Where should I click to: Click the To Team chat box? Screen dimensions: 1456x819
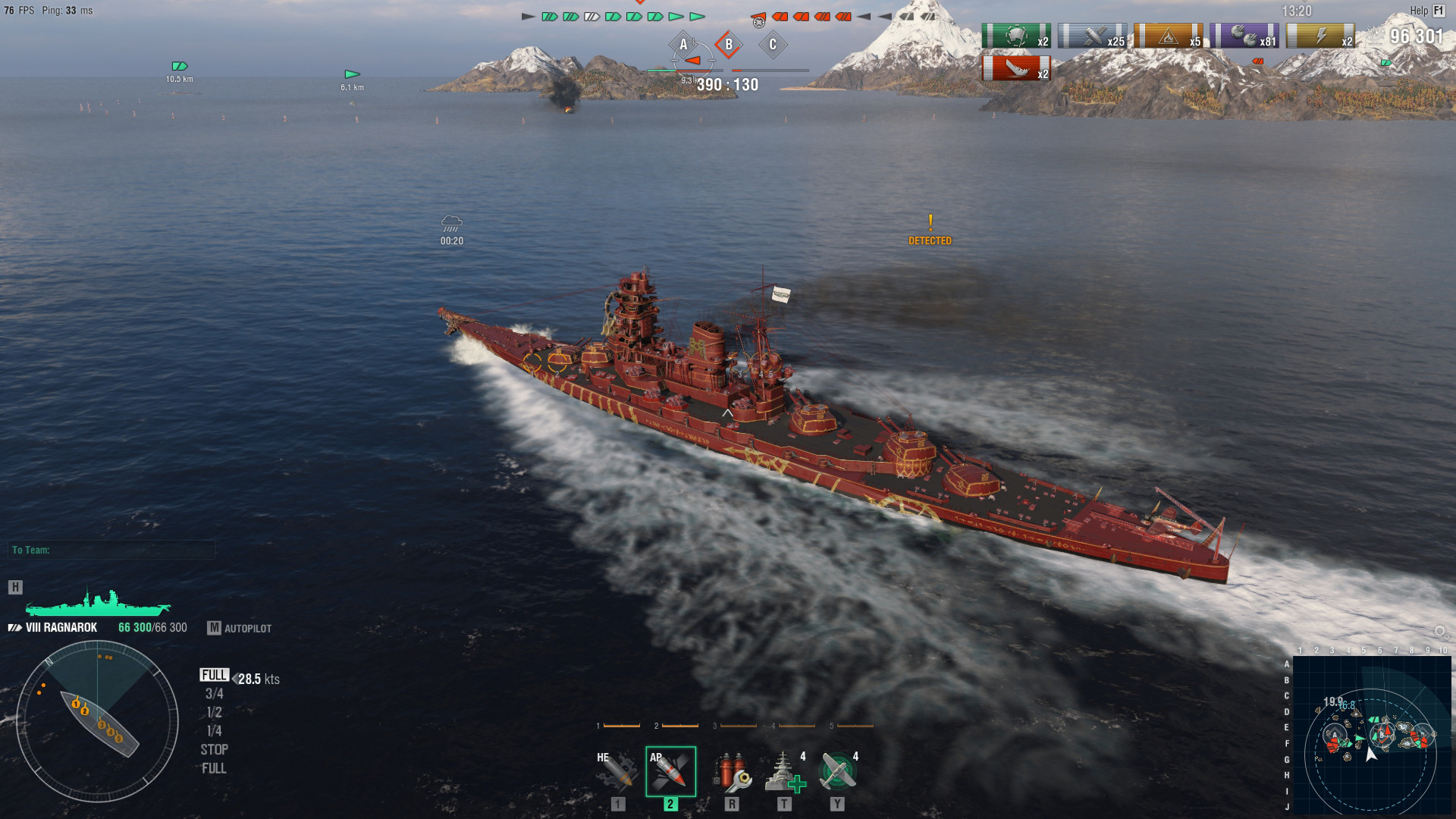point(112,550)
